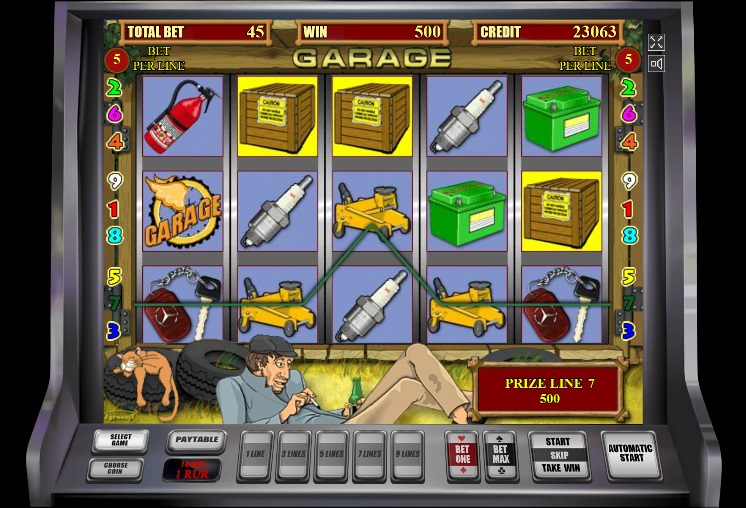Screen dimensions: 746x508
Task: Open the Select Game menu
Action: [x=120, y=440]
